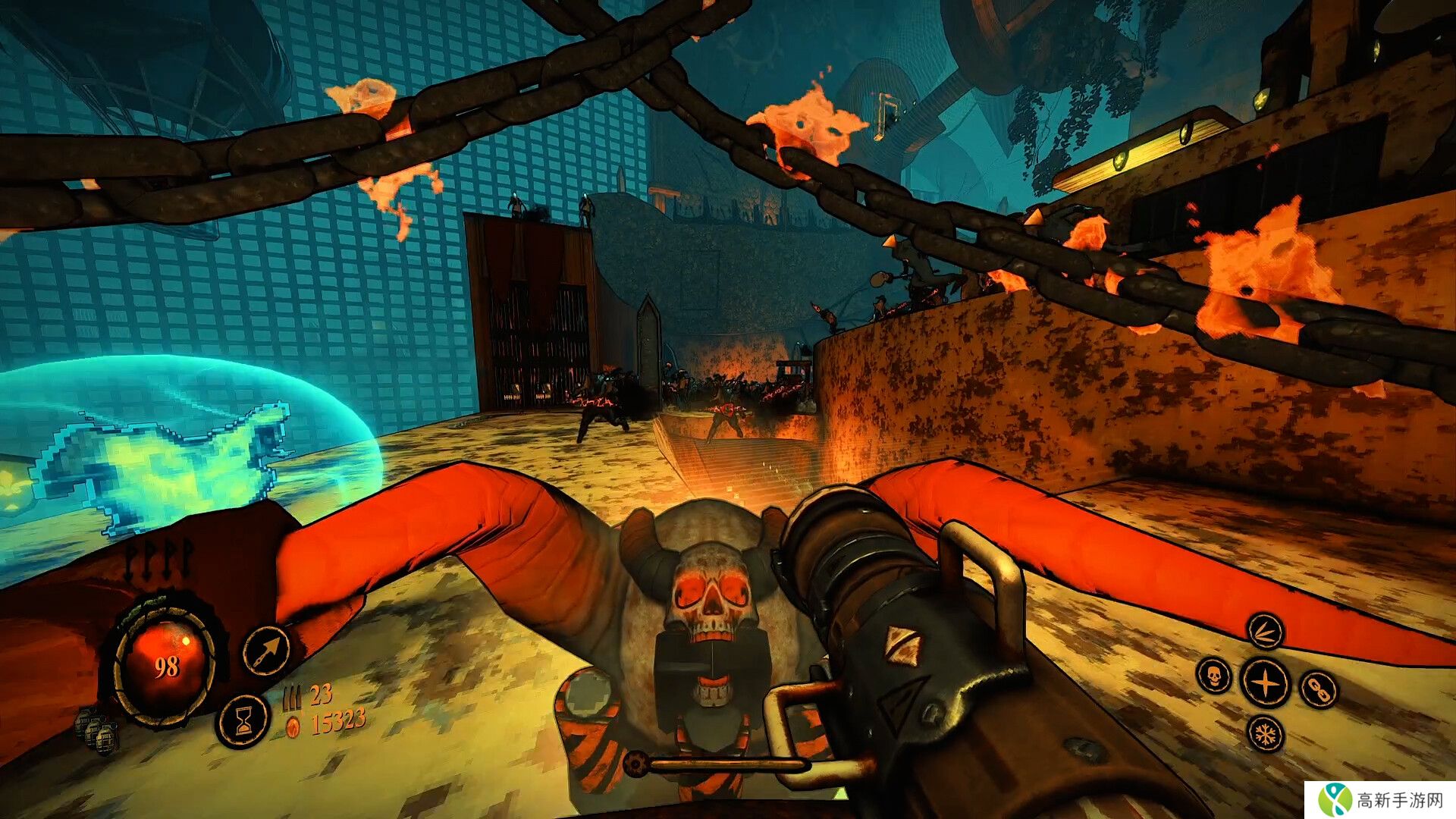Select the skull ability icon
Image resolution: width=1456 pixels, height=819 pixels.
tap(1213, 675)
